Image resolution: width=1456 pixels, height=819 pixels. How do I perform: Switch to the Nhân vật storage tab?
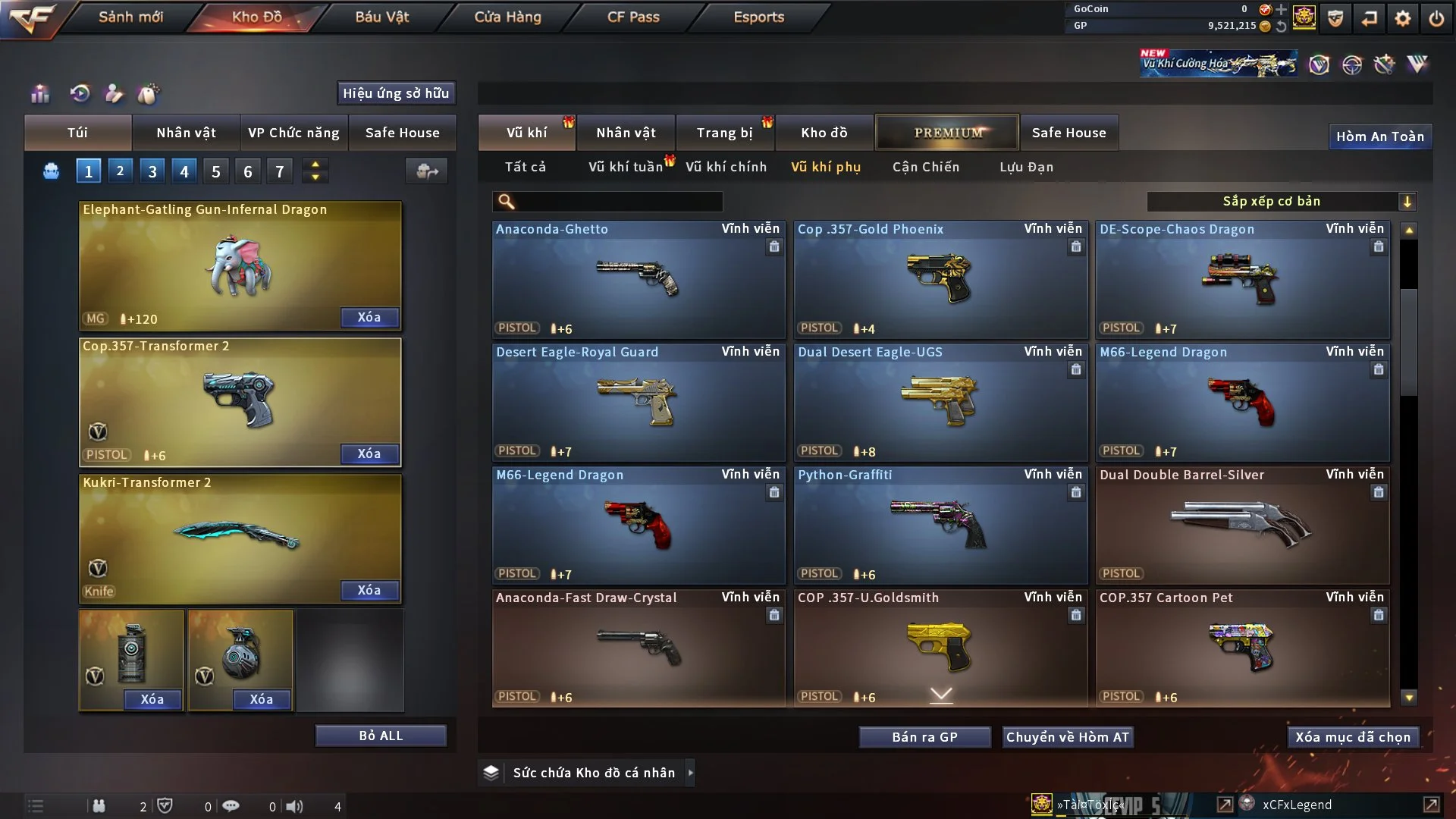pos(626,133)
